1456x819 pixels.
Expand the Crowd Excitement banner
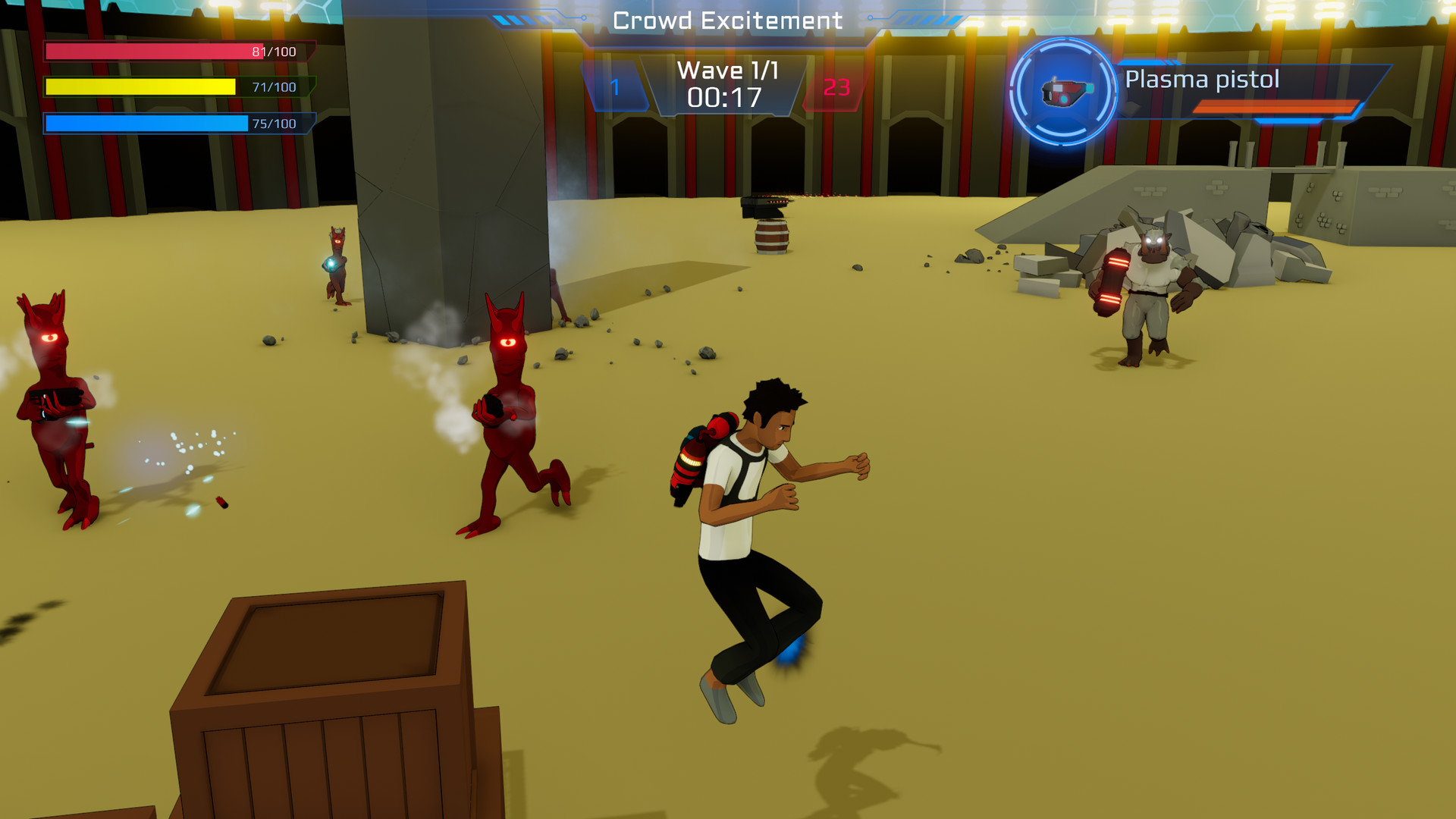click(x=726, y=20)
